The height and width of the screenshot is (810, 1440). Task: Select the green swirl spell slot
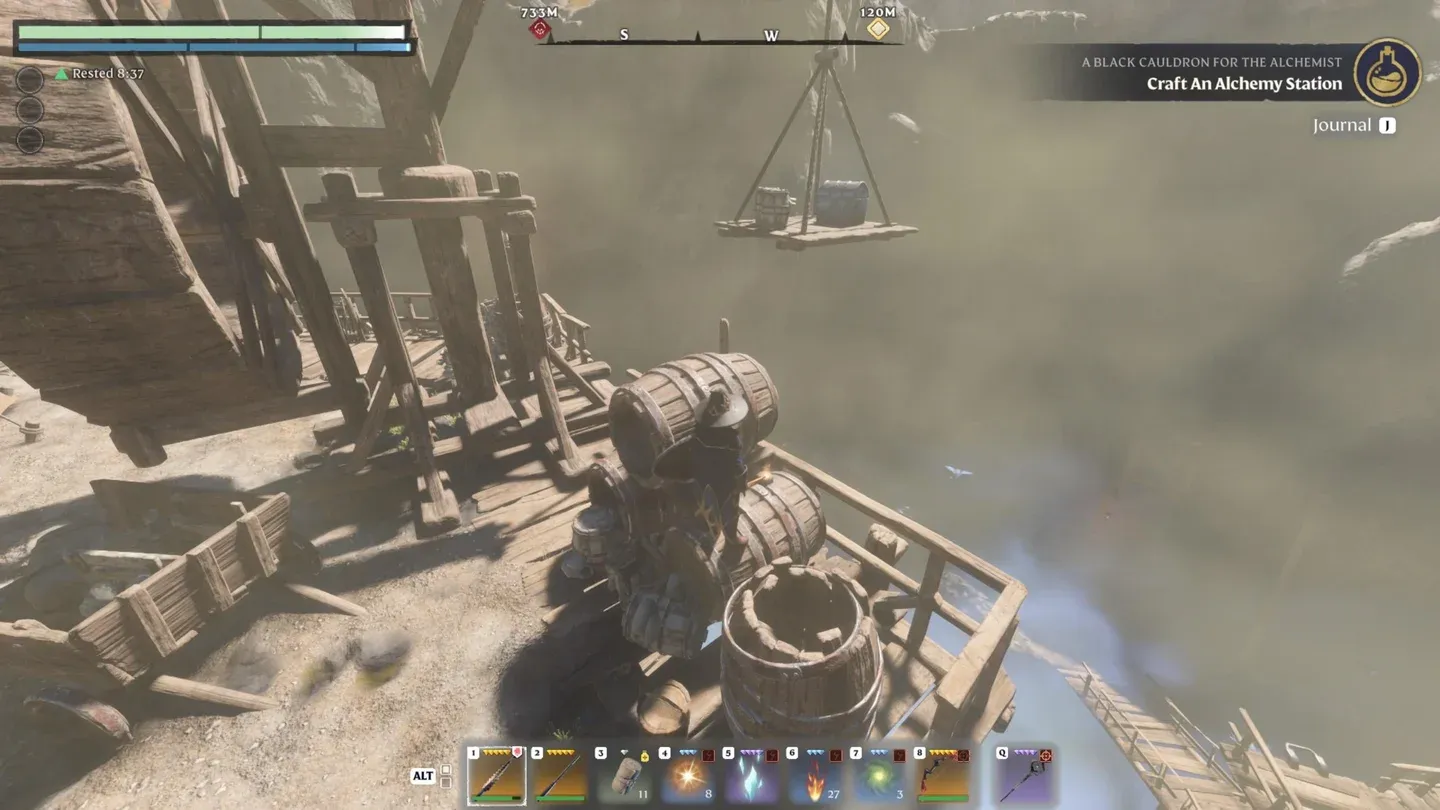point(878,775)
